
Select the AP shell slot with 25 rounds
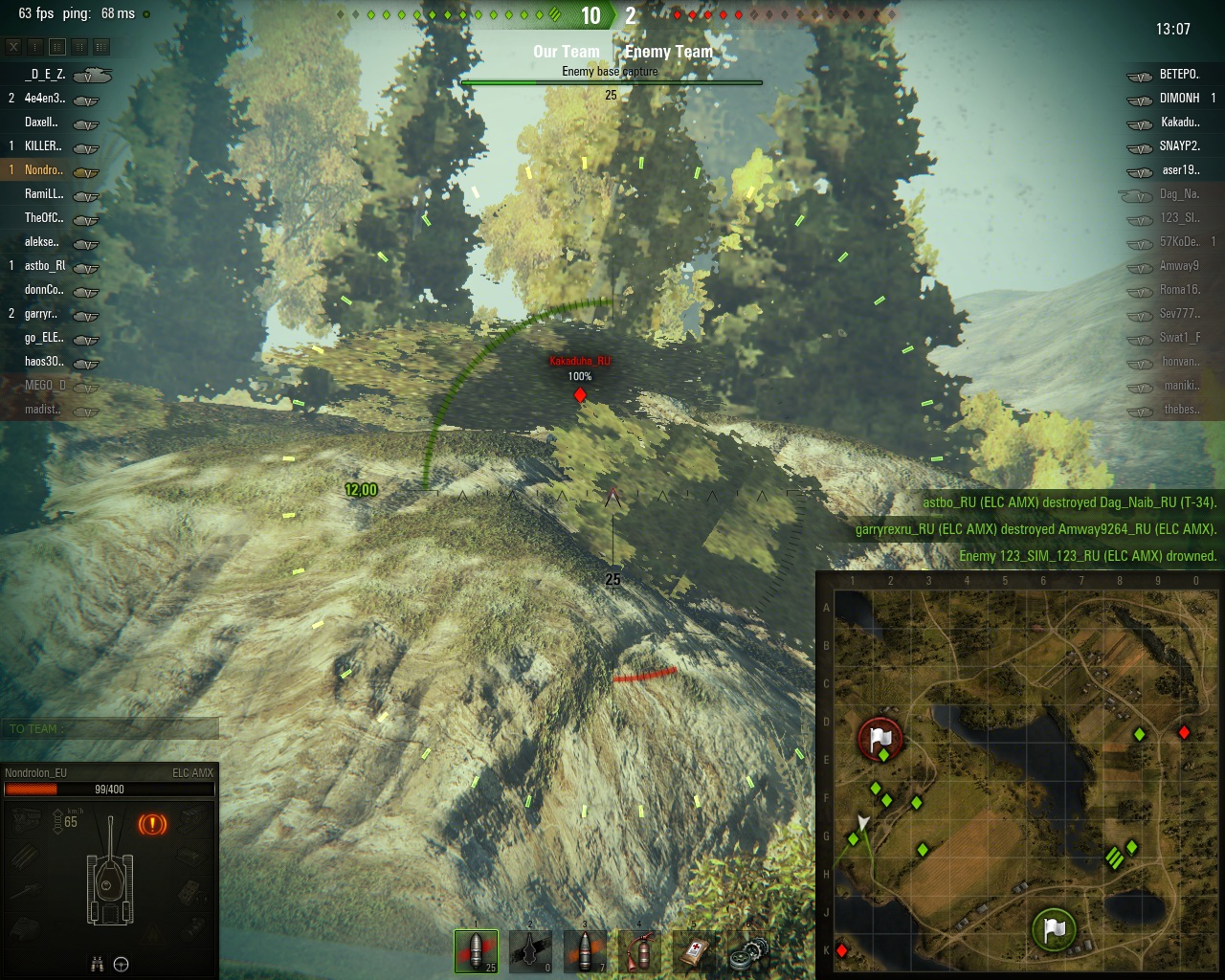tap(476, 950)
